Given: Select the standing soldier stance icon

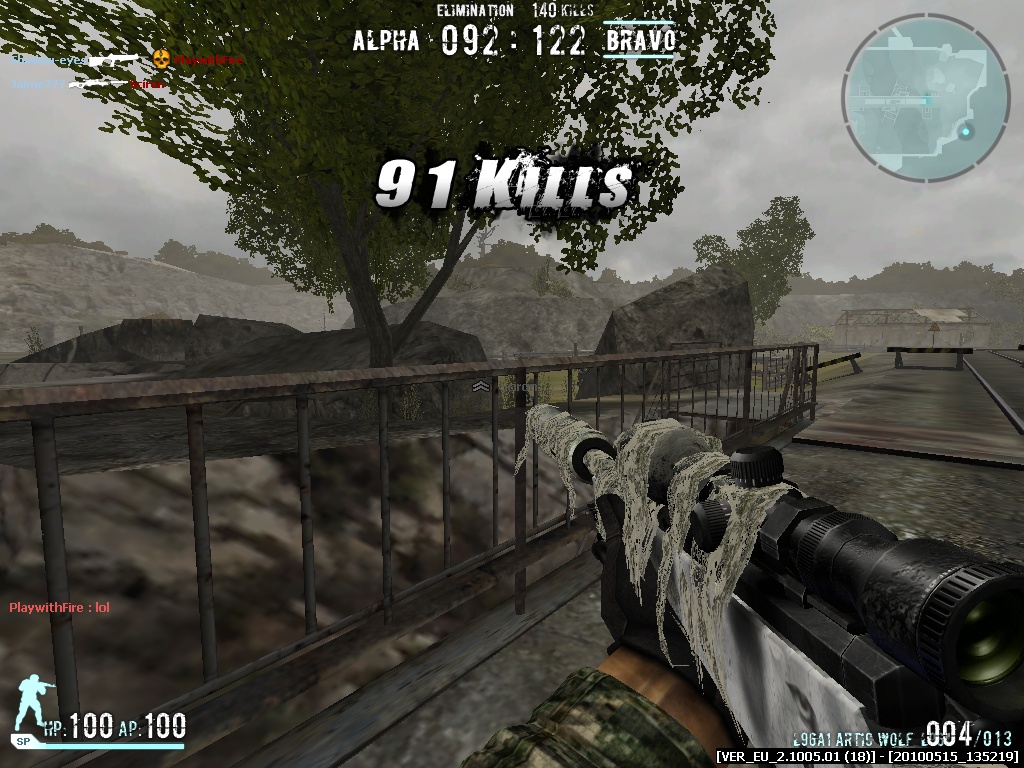Looking at the screenshot, I should click(32, 705).
